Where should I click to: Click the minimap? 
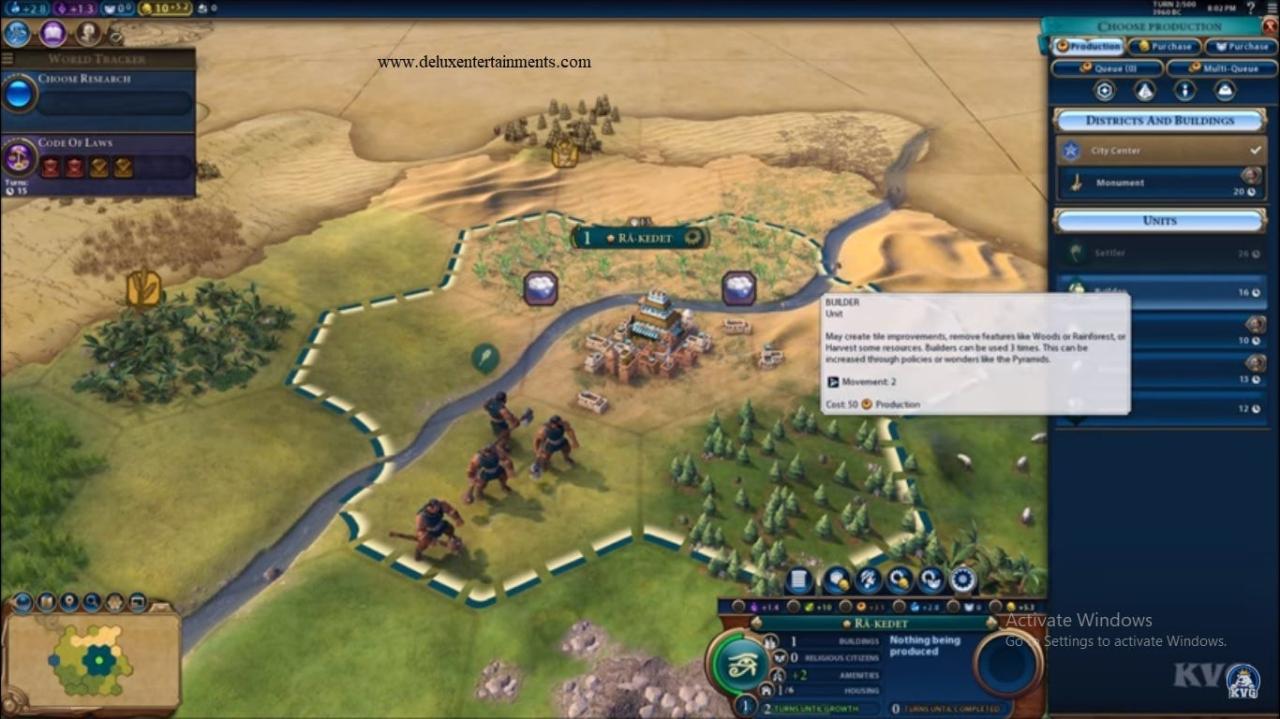tap(92, 658)
